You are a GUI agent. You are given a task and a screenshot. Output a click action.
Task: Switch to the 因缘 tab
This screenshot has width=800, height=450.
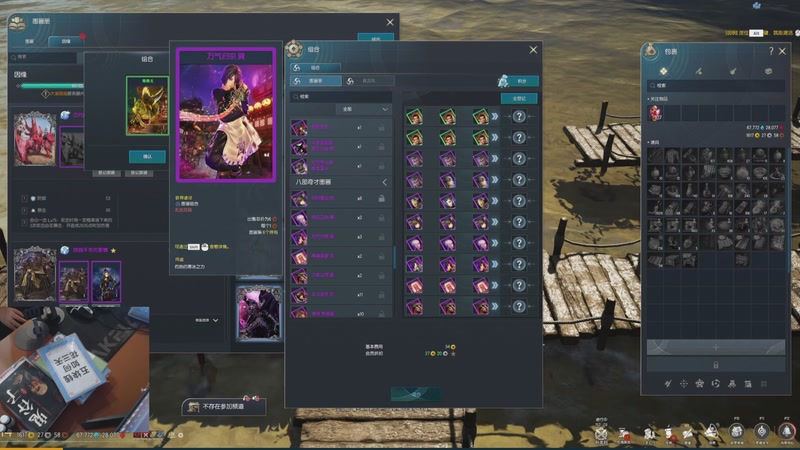(66, 42)
